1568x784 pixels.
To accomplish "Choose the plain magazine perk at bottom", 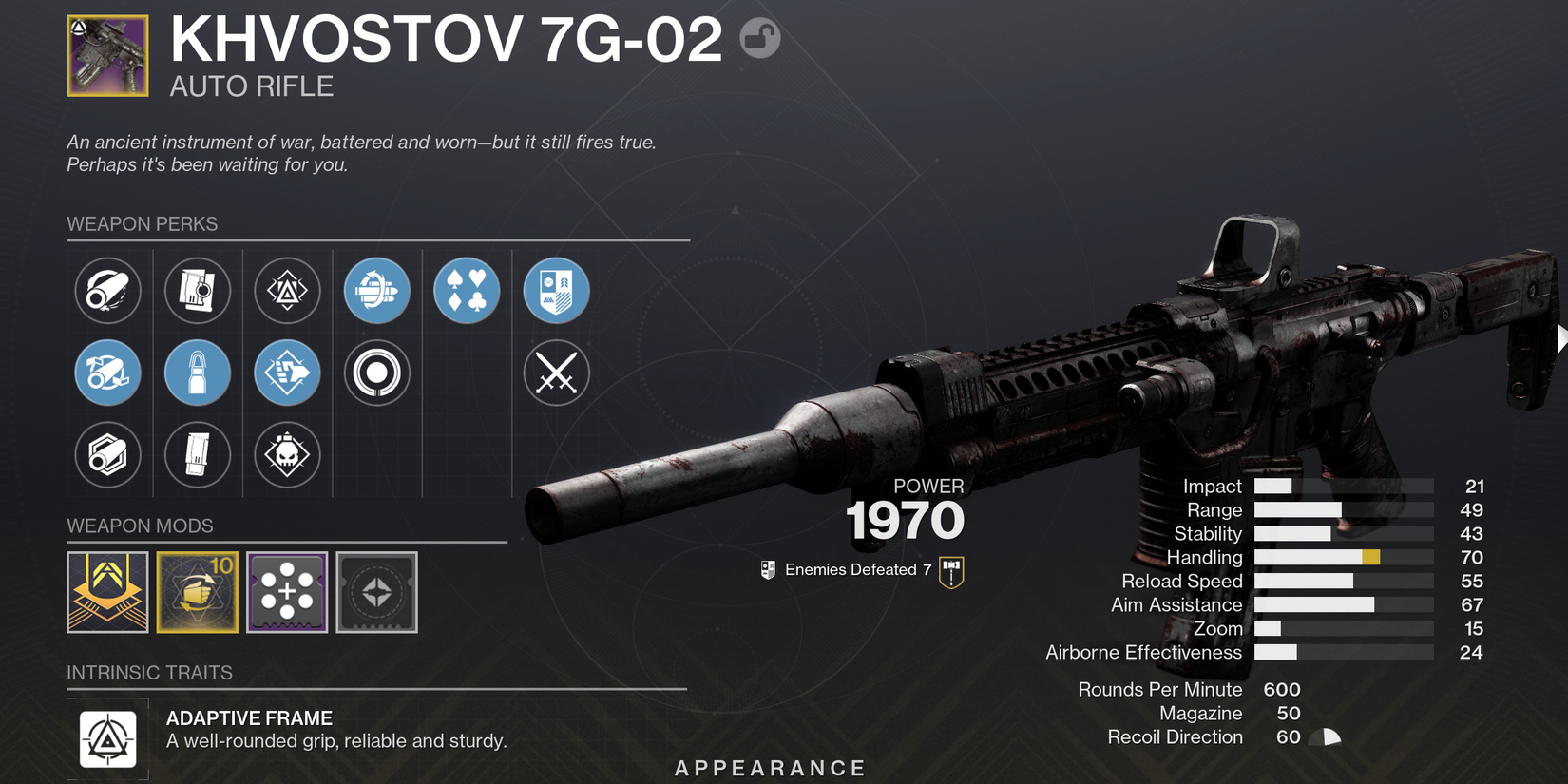I will pyautogui.click(x=198, y=454).
